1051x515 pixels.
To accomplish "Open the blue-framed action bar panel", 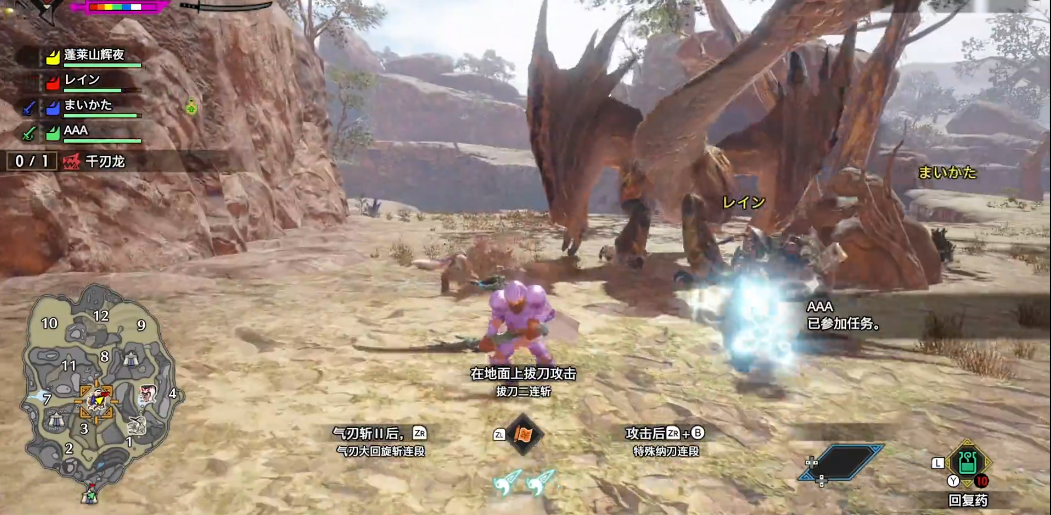I will click(842, 462).
